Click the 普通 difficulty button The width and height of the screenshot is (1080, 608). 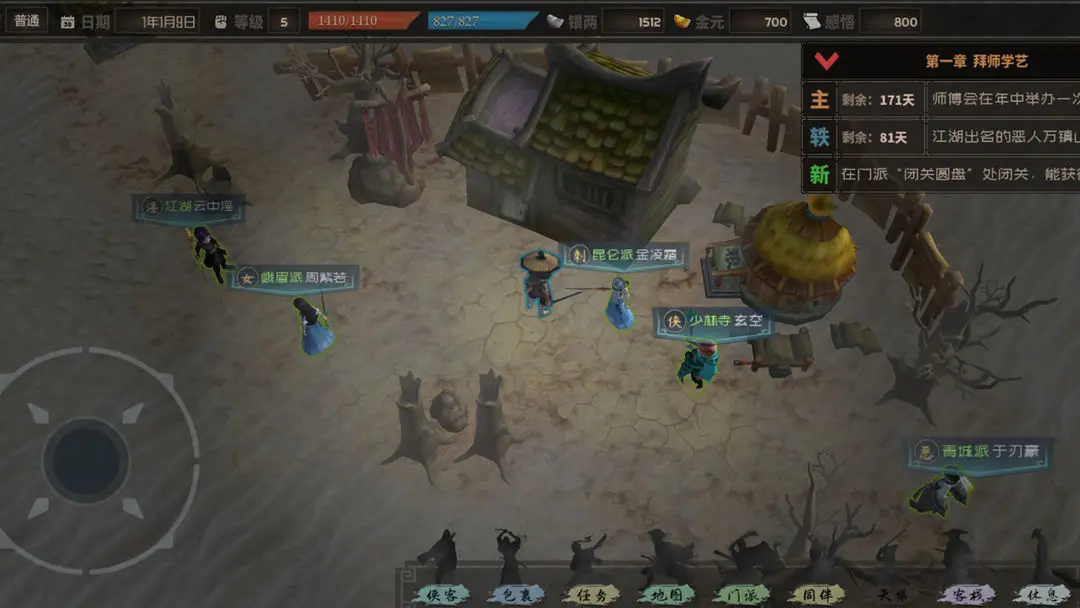pos(27,21)
